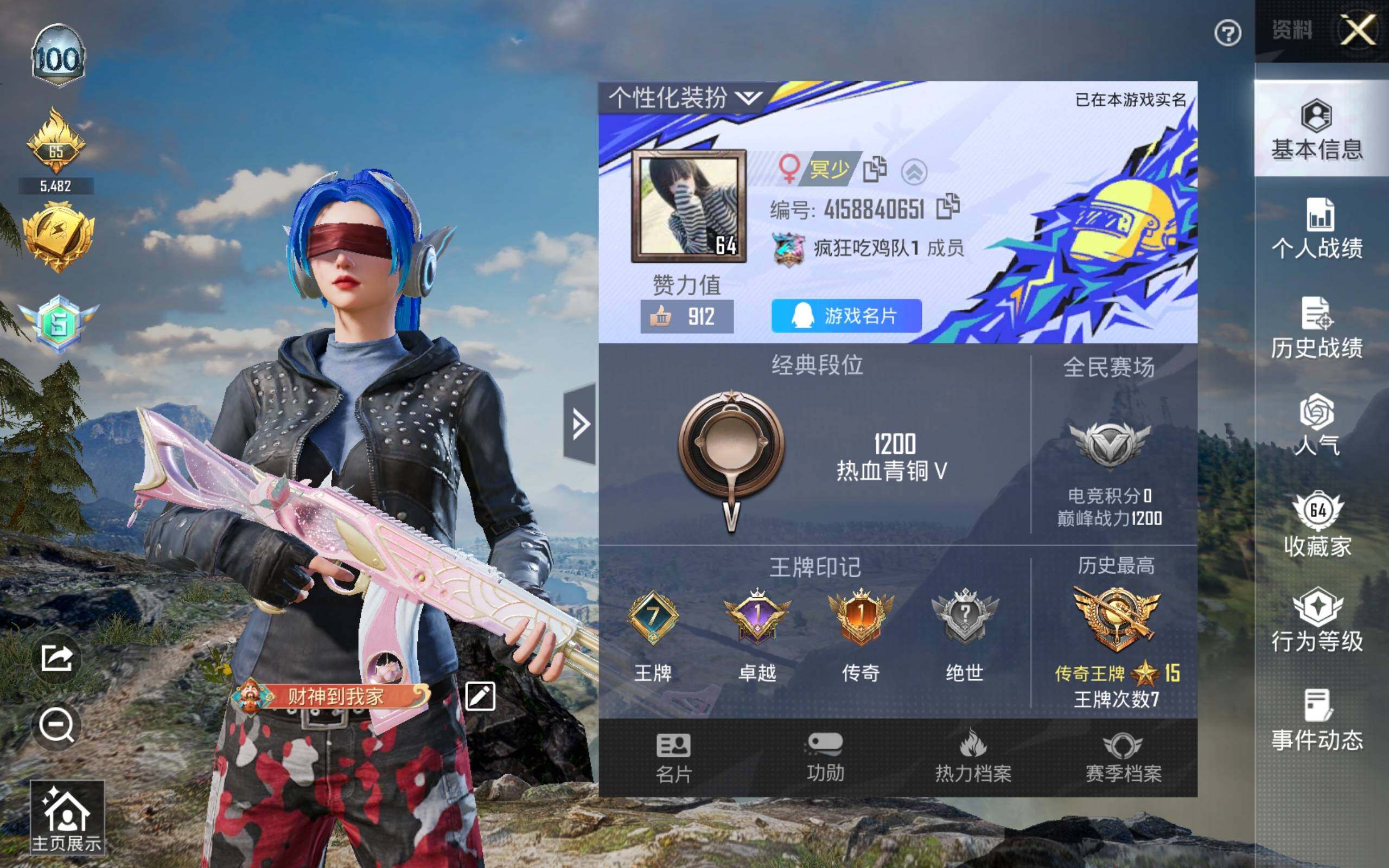Close the profile screen
Screen dimensions: 1389x868
tap(1358, 30)
